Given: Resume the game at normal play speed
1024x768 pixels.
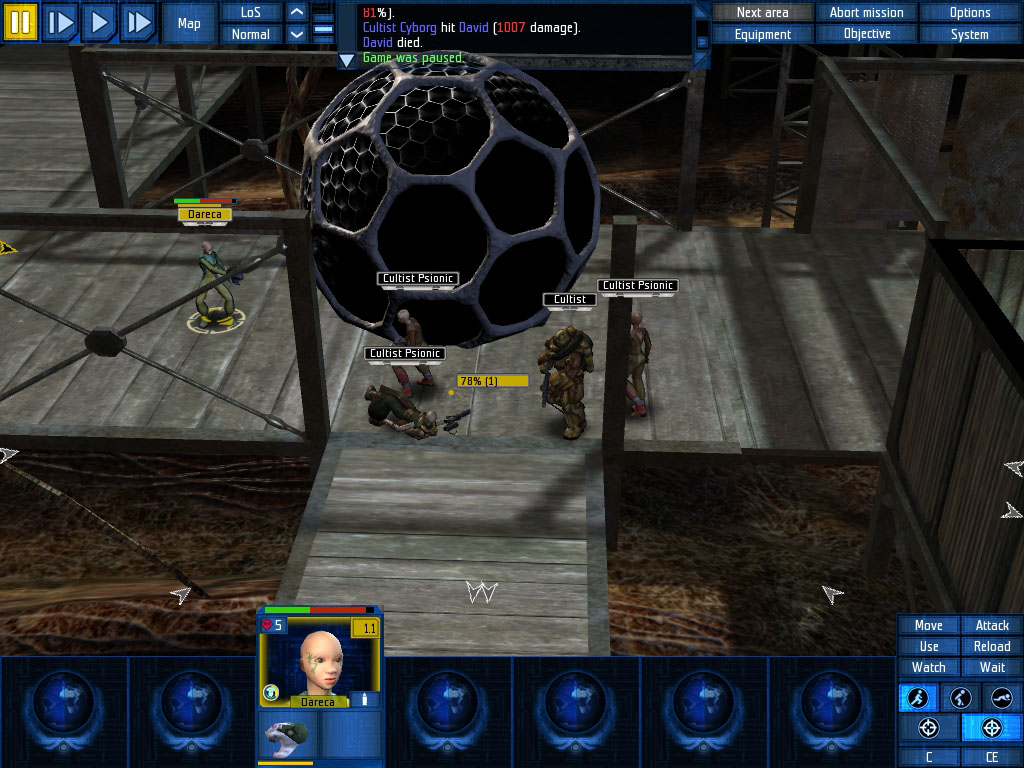Looking at the screenshot, I should 99,22.
